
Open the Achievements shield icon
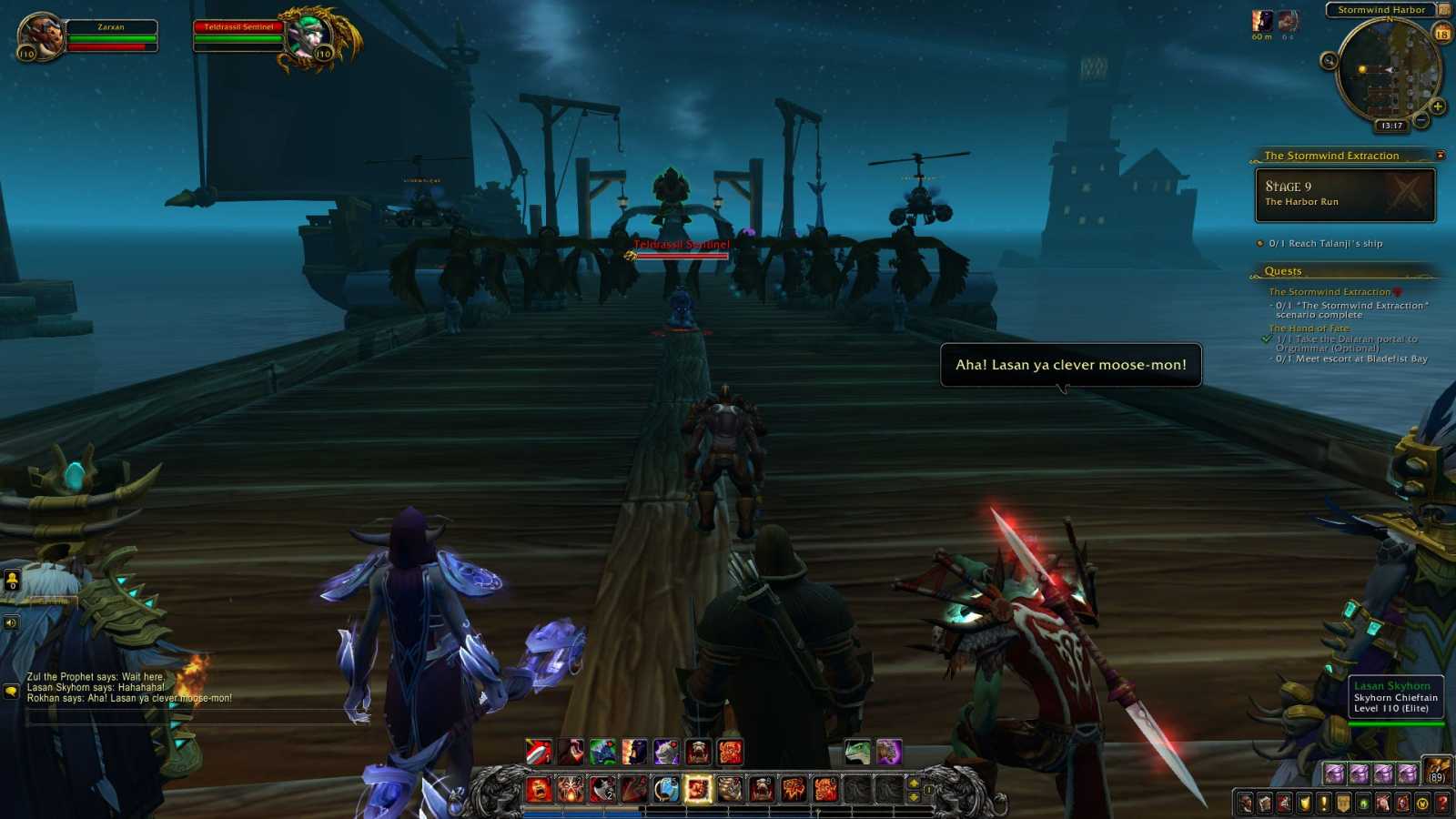pyautogui.click(x=1305, y=803)
